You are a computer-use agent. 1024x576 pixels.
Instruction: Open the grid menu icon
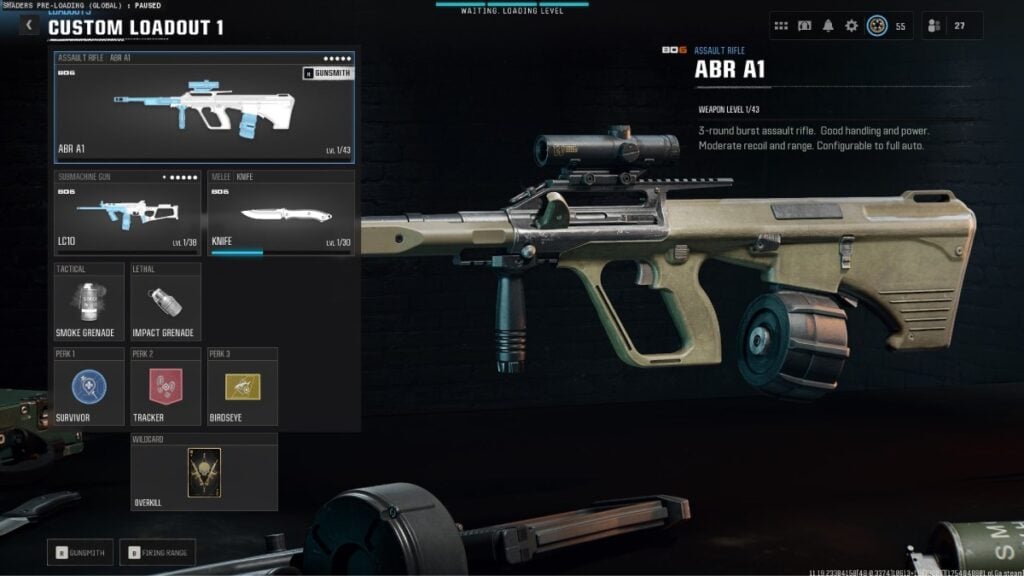pyautogui.click(x=781, y=26)
